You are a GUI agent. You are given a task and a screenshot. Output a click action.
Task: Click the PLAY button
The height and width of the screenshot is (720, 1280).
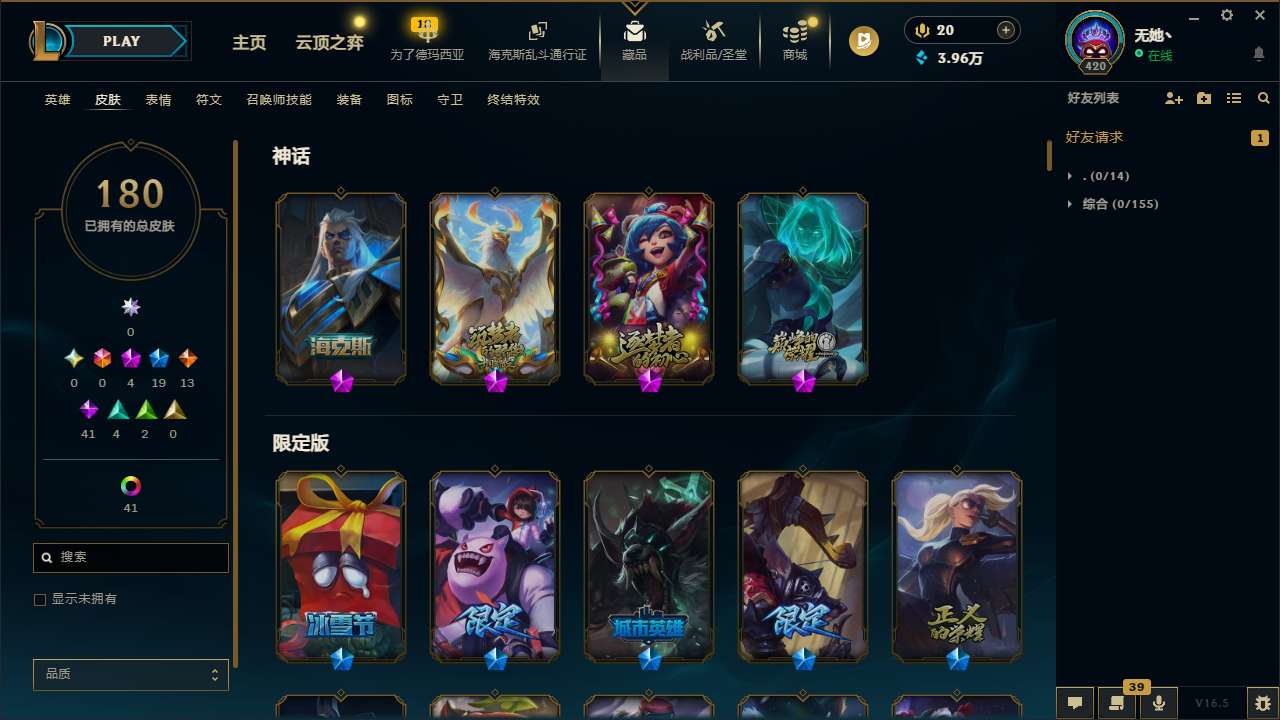(x=121, y=41)
